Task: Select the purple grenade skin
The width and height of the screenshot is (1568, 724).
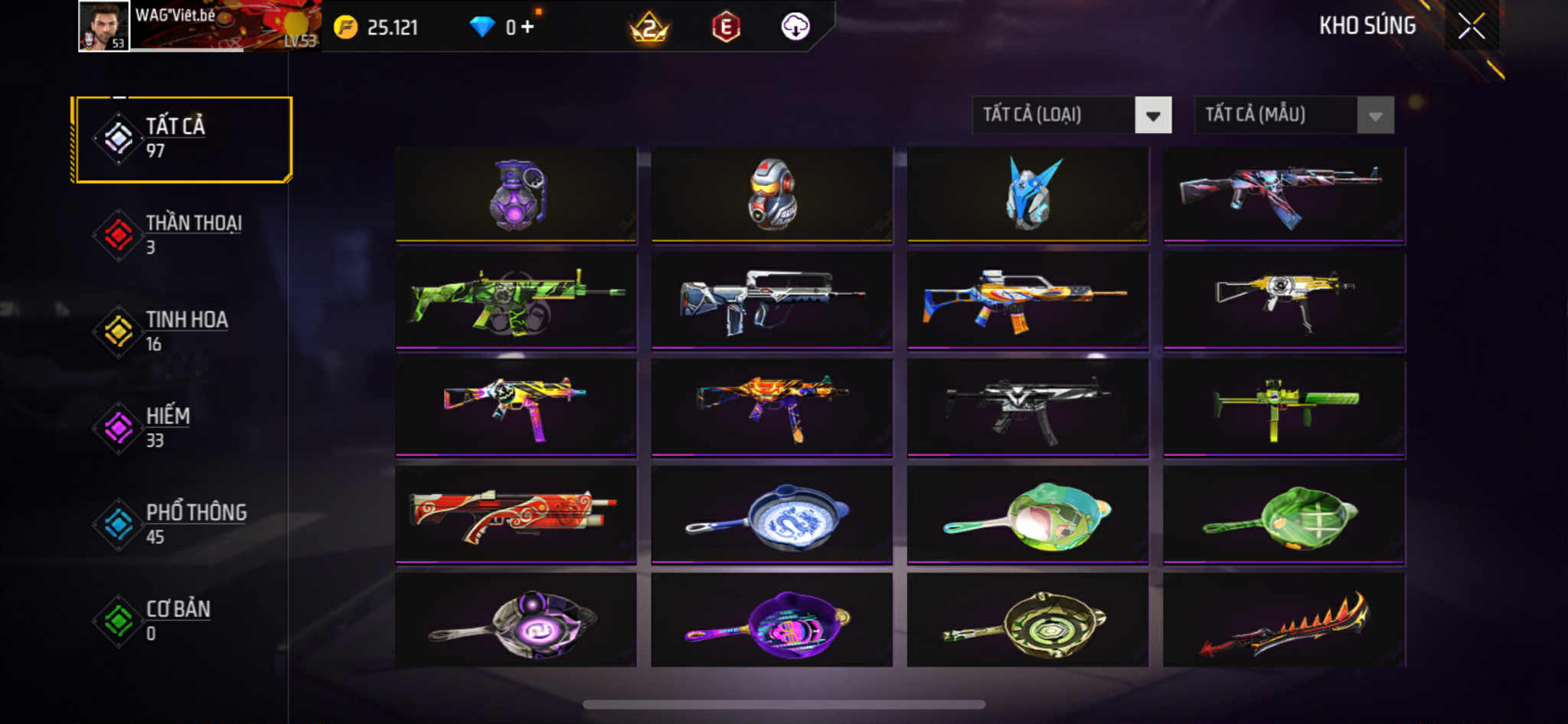Action: [x=516, y=194]
